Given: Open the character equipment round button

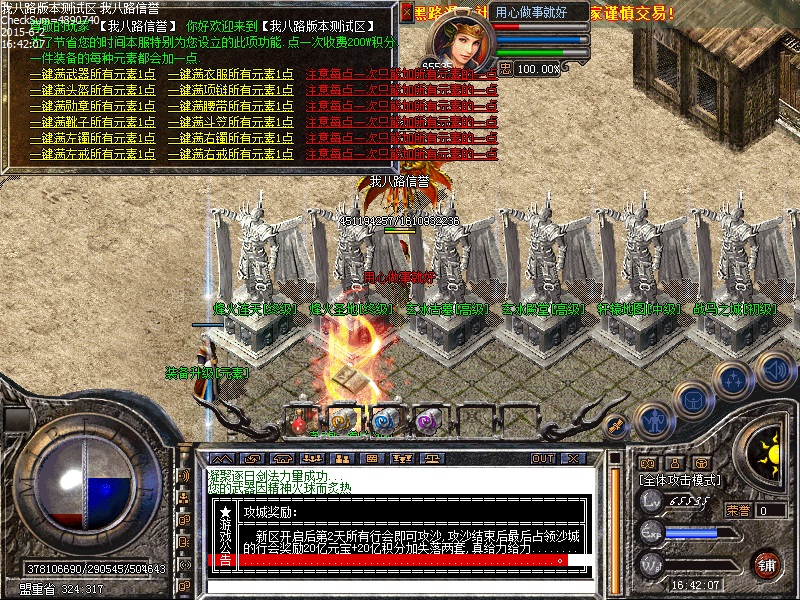Looking at the screenshot, I should (652, 418).
